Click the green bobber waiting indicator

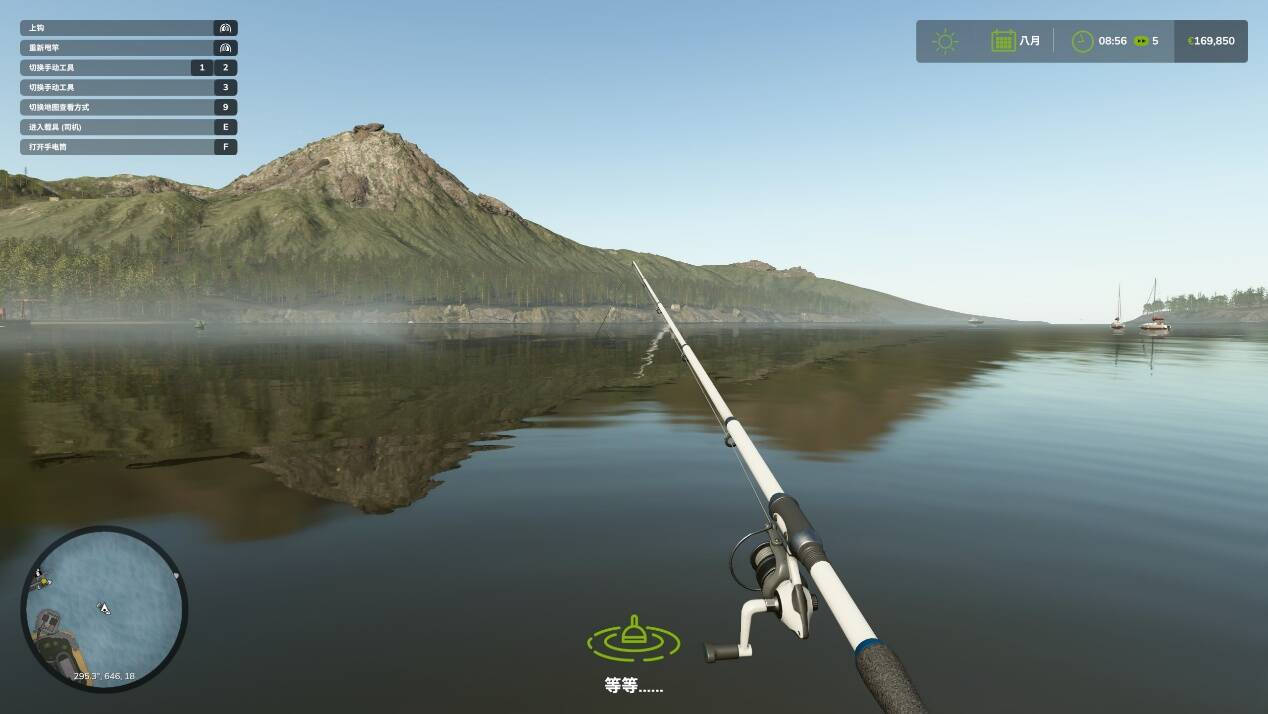pos(633,638)
